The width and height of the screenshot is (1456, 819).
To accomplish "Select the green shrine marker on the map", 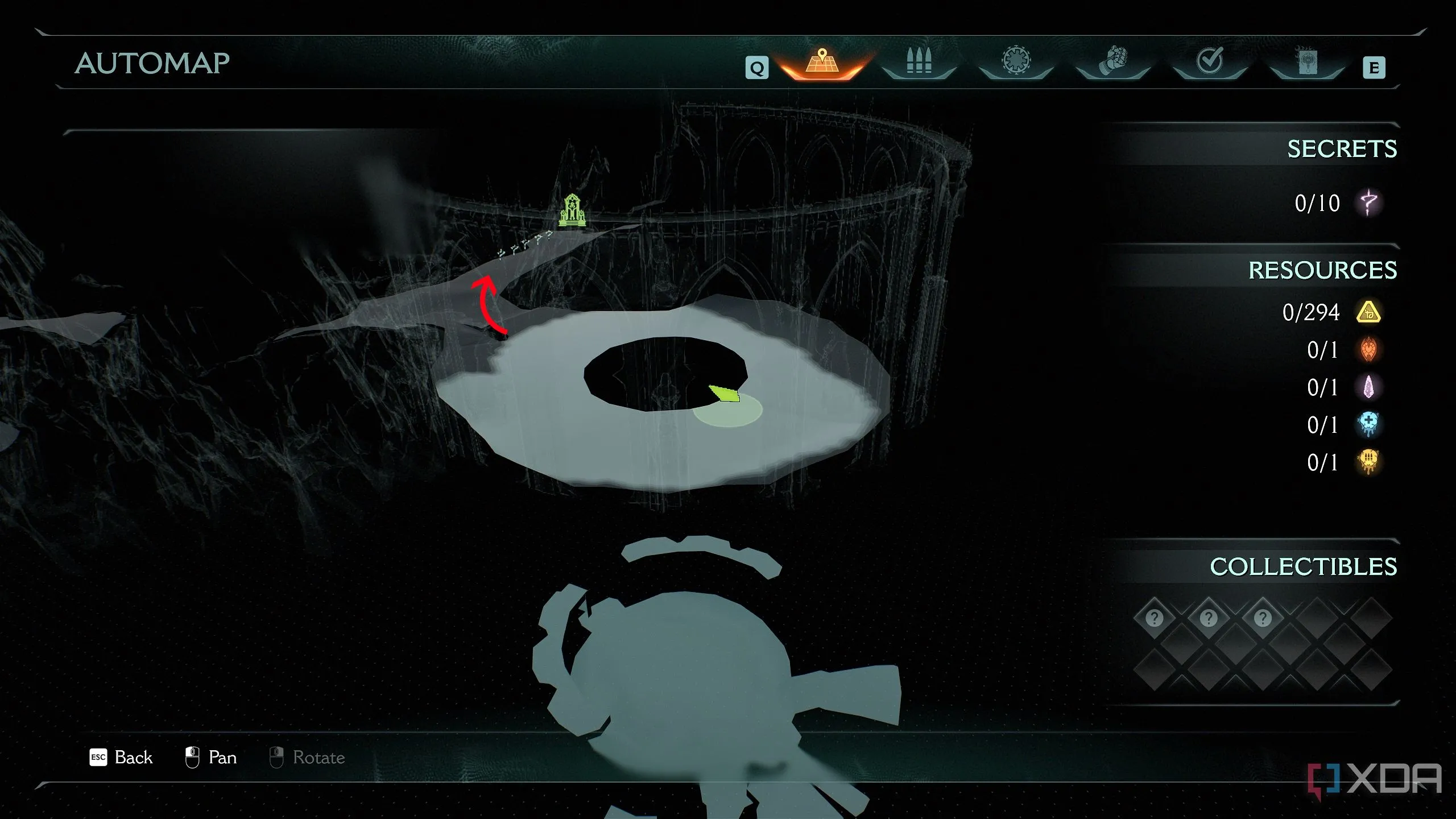I will point(572,211).
